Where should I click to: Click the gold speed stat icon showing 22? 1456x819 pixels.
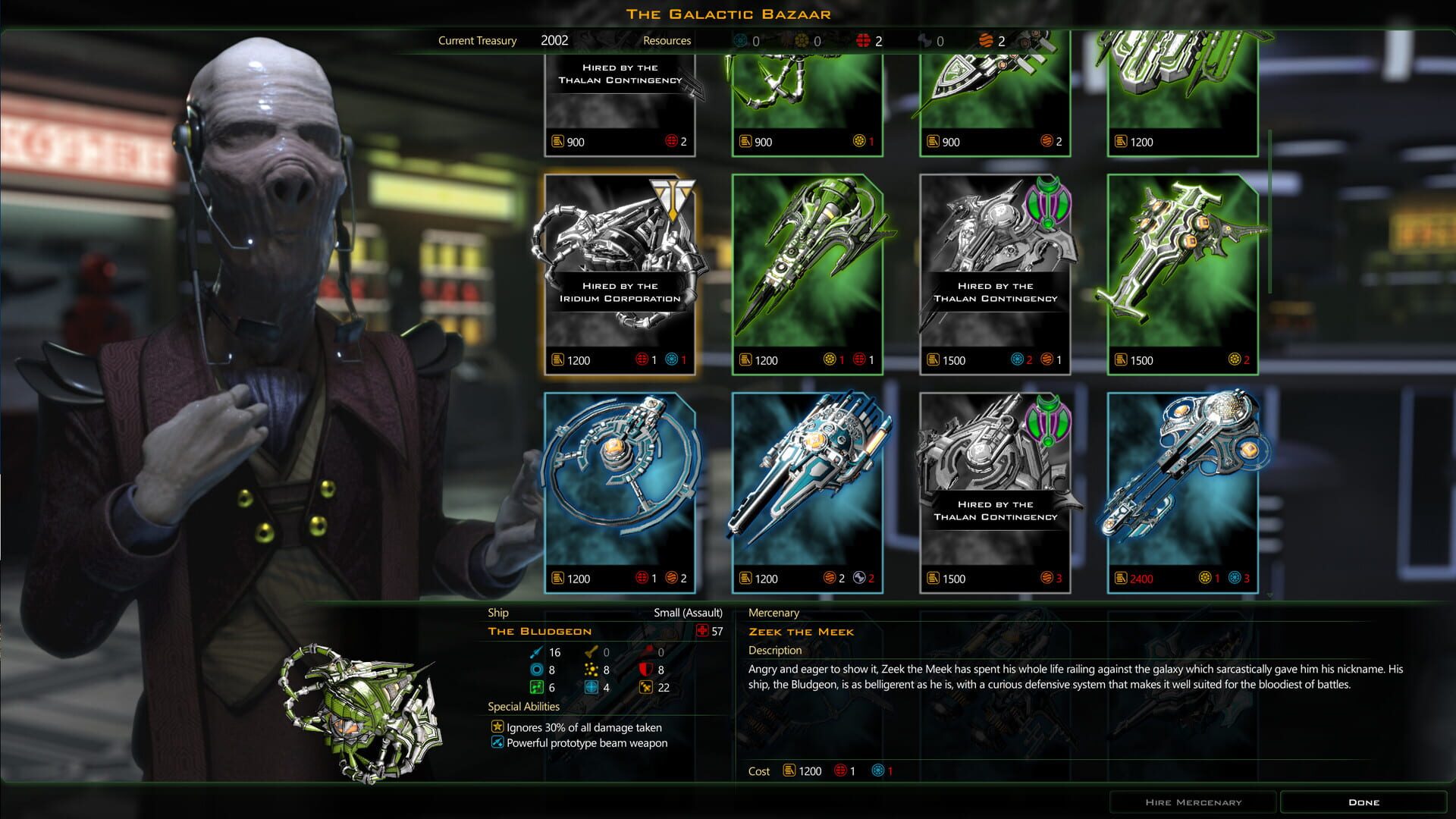[x=645, y=688]
